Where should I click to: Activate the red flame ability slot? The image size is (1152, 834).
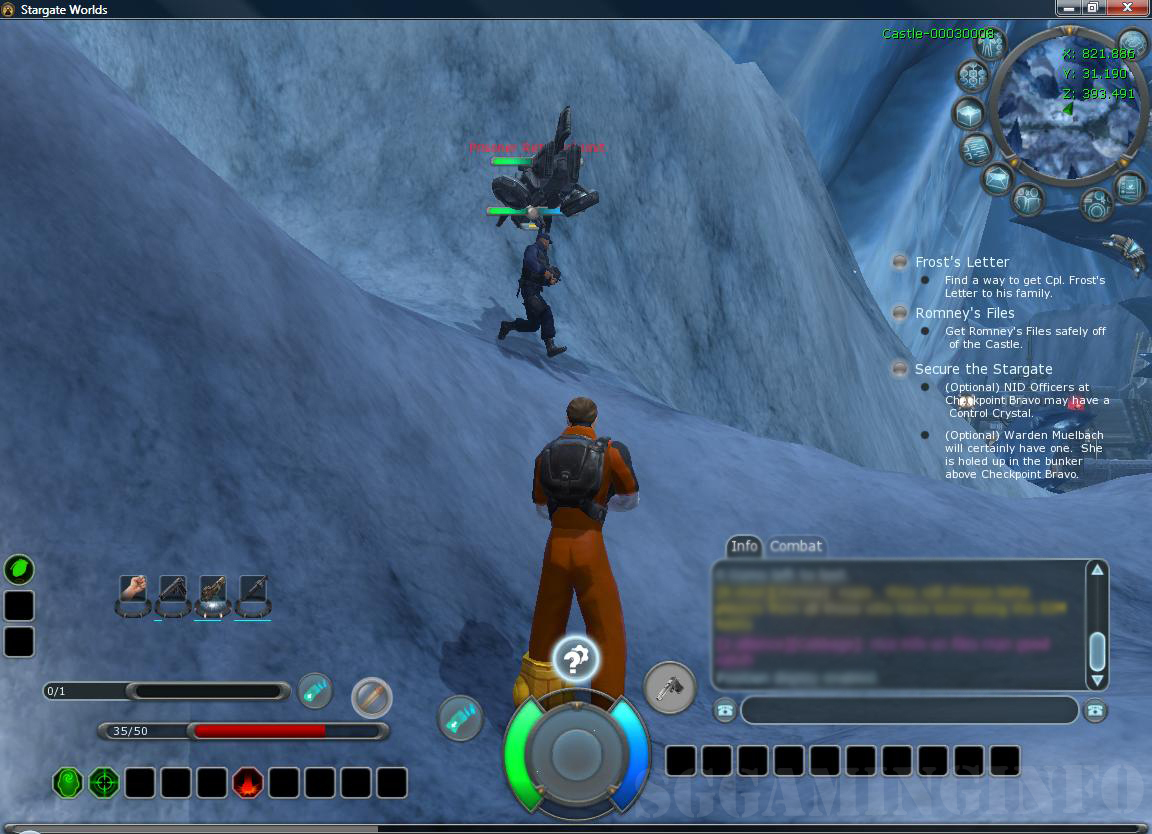pyautogui.click(x=247, y=783)
